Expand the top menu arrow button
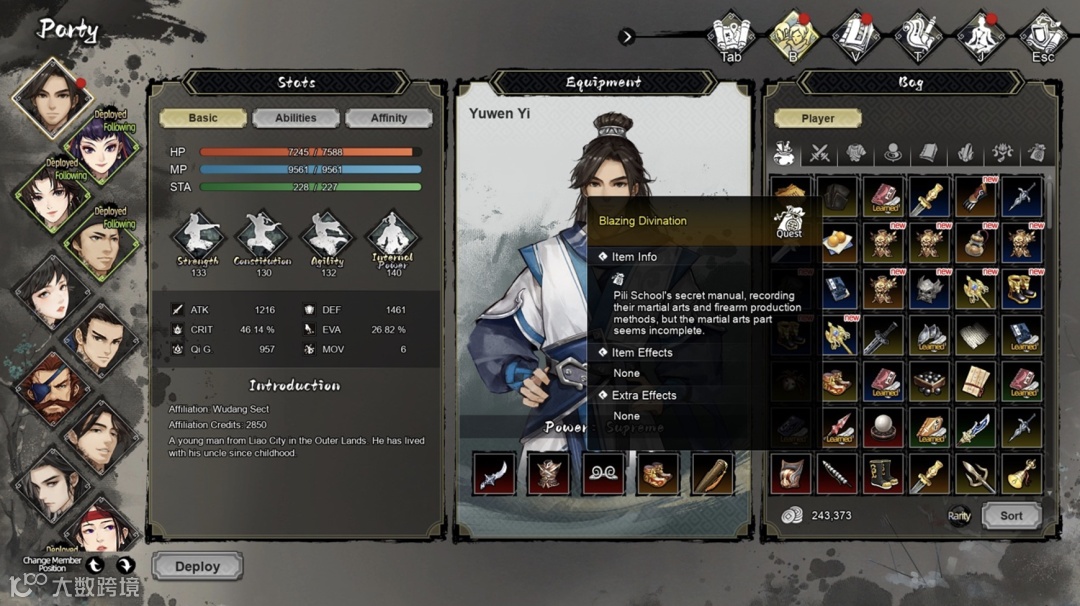Screen dimensions: 1080x606 627,37
